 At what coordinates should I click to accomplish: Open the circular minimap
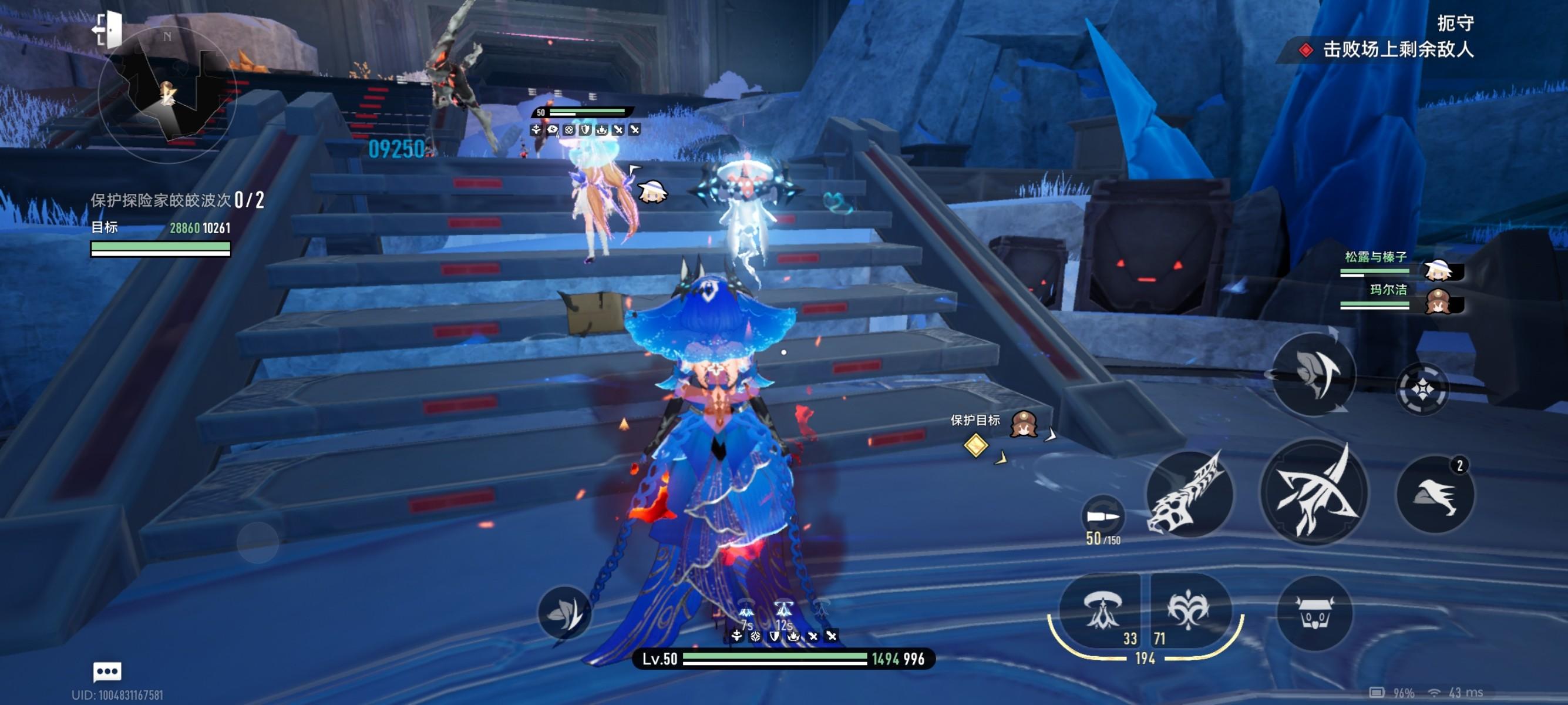(166, 95)
